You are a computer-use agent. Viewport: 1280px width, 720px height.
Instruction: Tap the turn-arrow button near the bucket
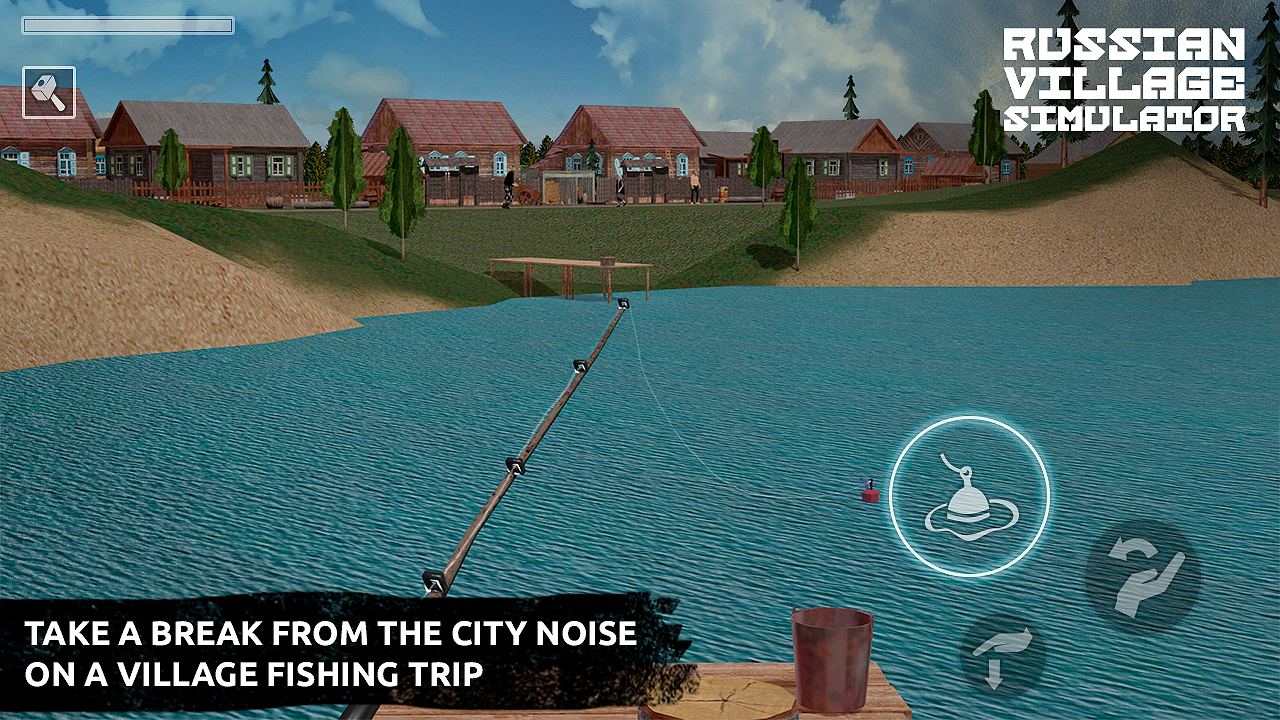click(1002, 656)
